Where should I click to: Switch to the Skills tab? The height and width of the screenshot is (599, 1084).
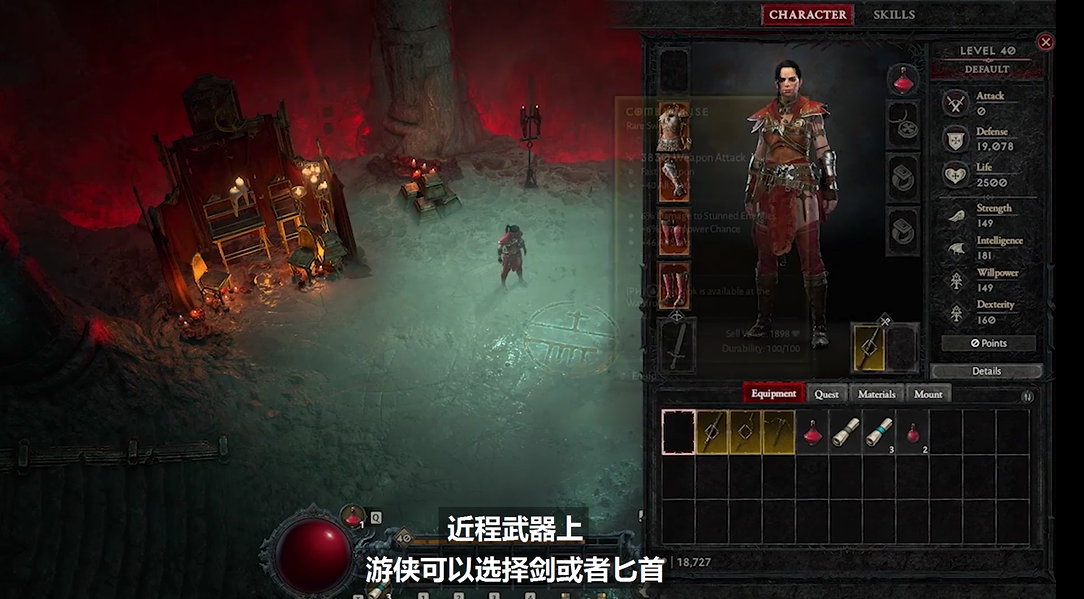coord(893,15)
